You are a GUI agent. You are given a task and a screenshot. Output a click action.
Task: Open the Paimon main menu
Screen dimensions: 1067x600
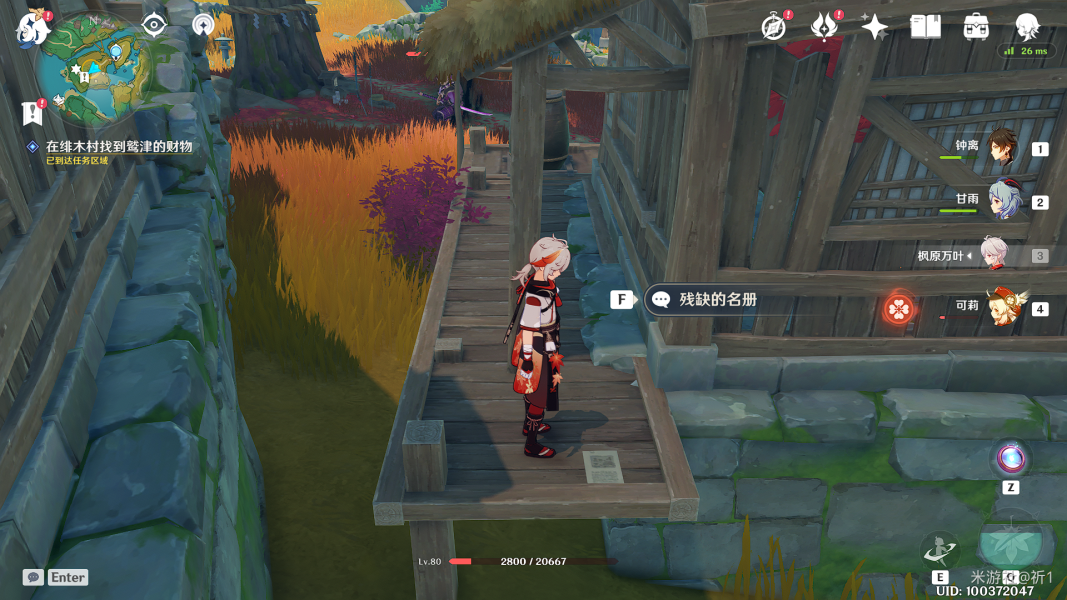pos(33,28)
